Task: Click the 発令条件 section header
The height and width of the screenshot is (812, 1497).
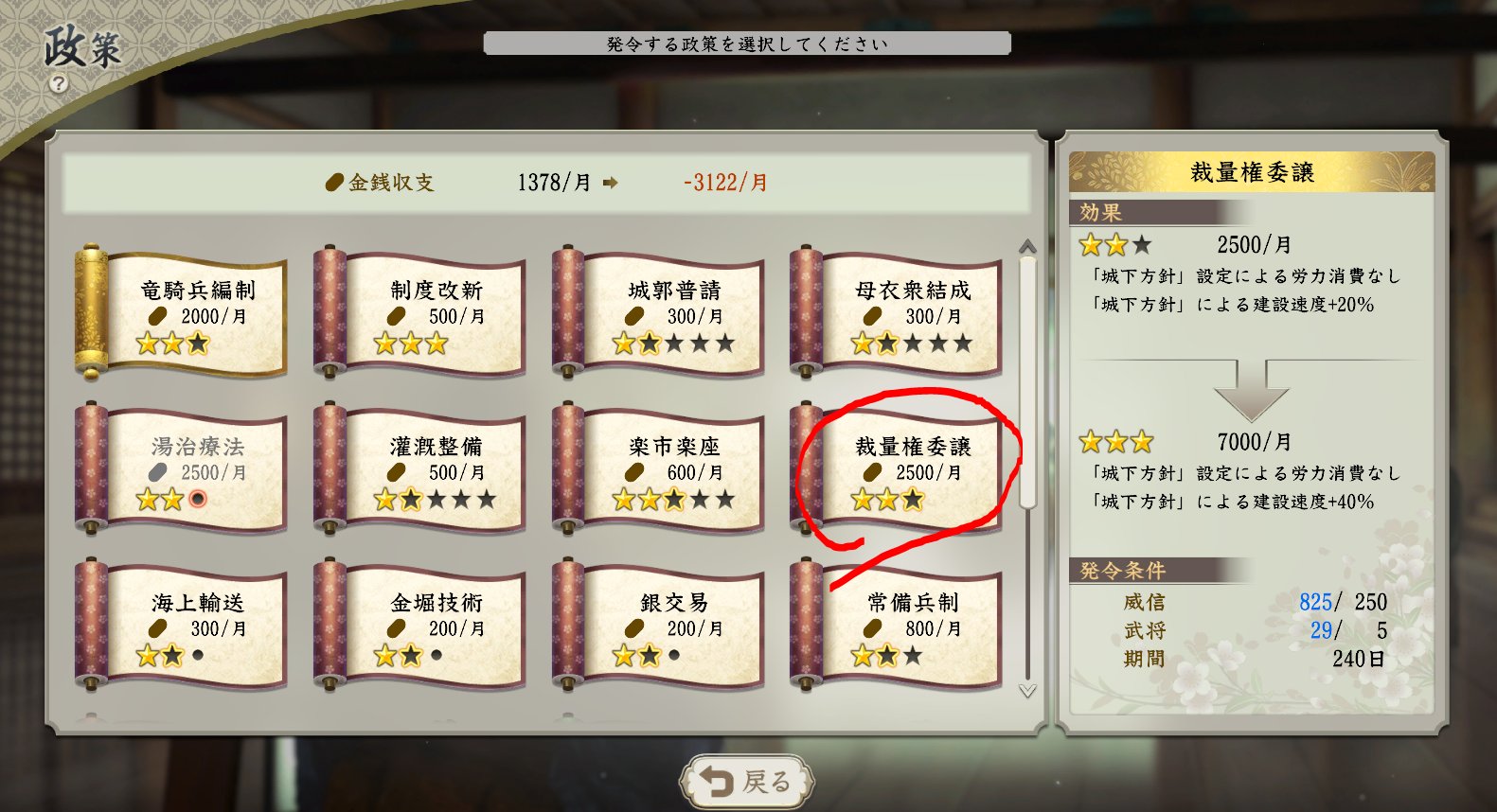Action: click(x=1122, y=569)
